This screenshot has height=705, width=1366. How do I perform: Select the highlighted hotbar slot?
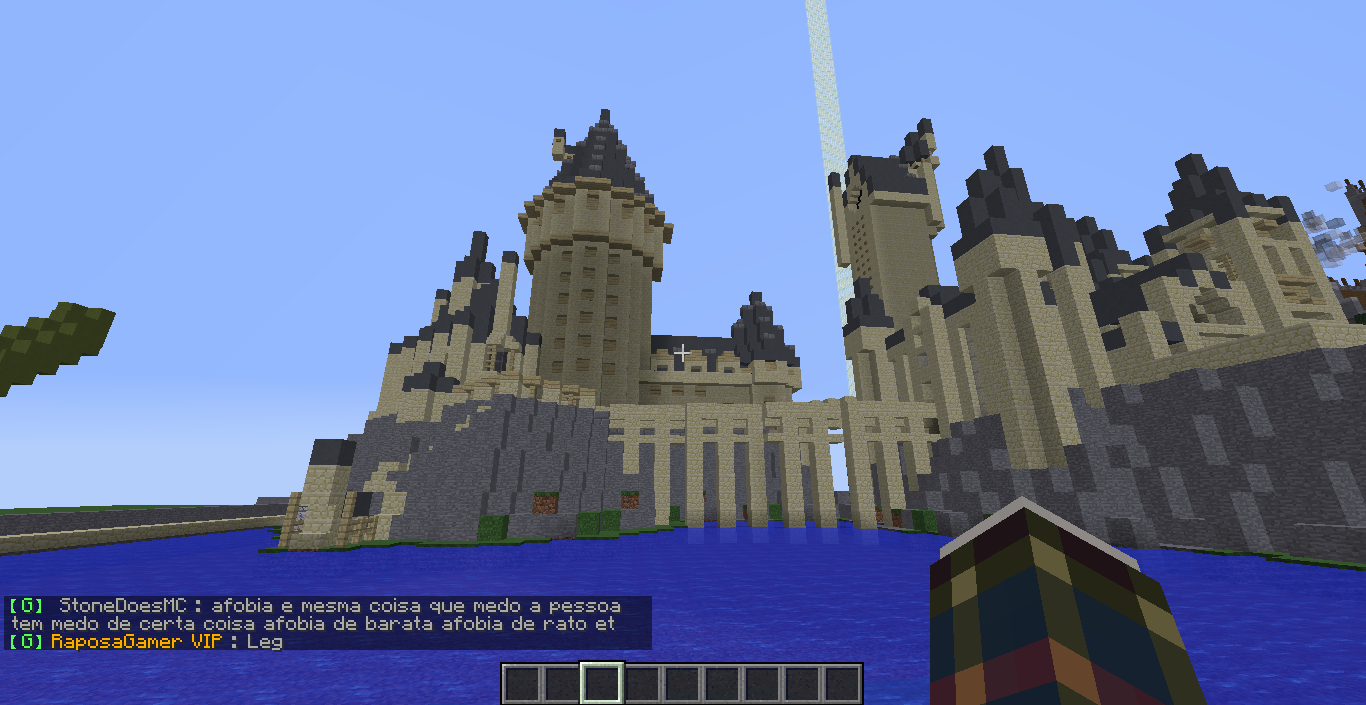[602, 684]
